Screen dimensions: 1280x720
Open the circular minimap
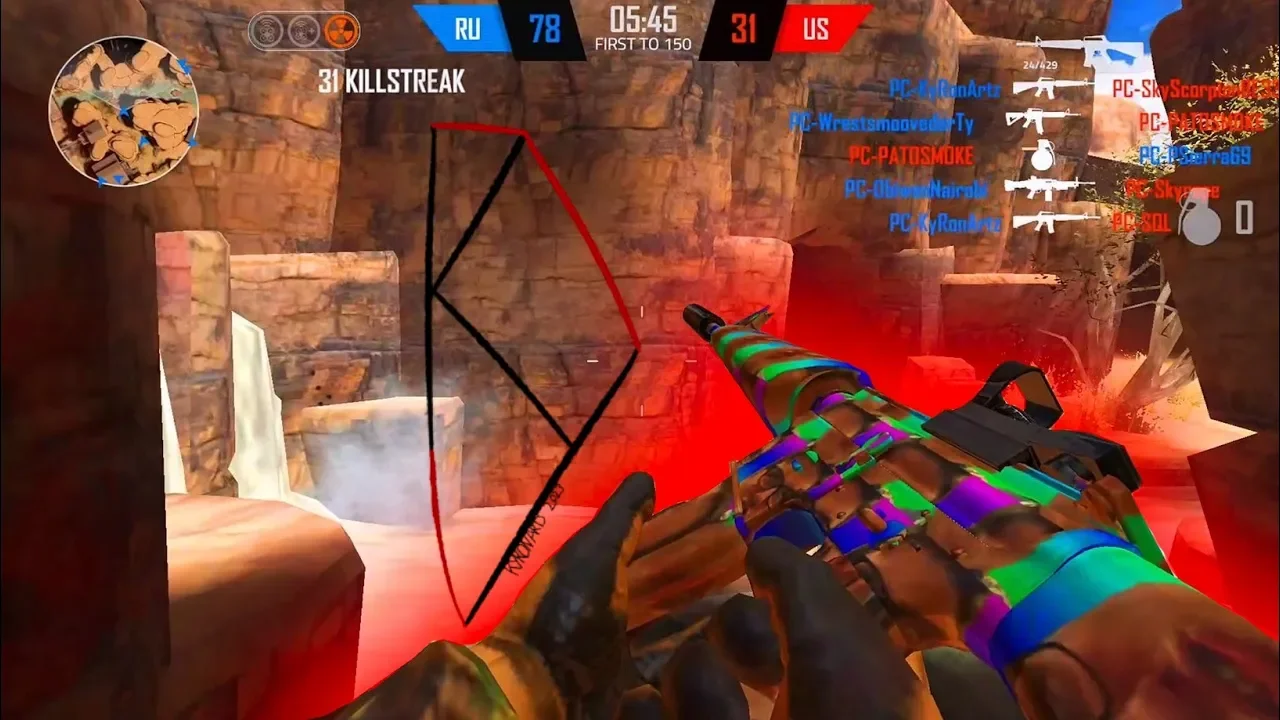[123, 111]
